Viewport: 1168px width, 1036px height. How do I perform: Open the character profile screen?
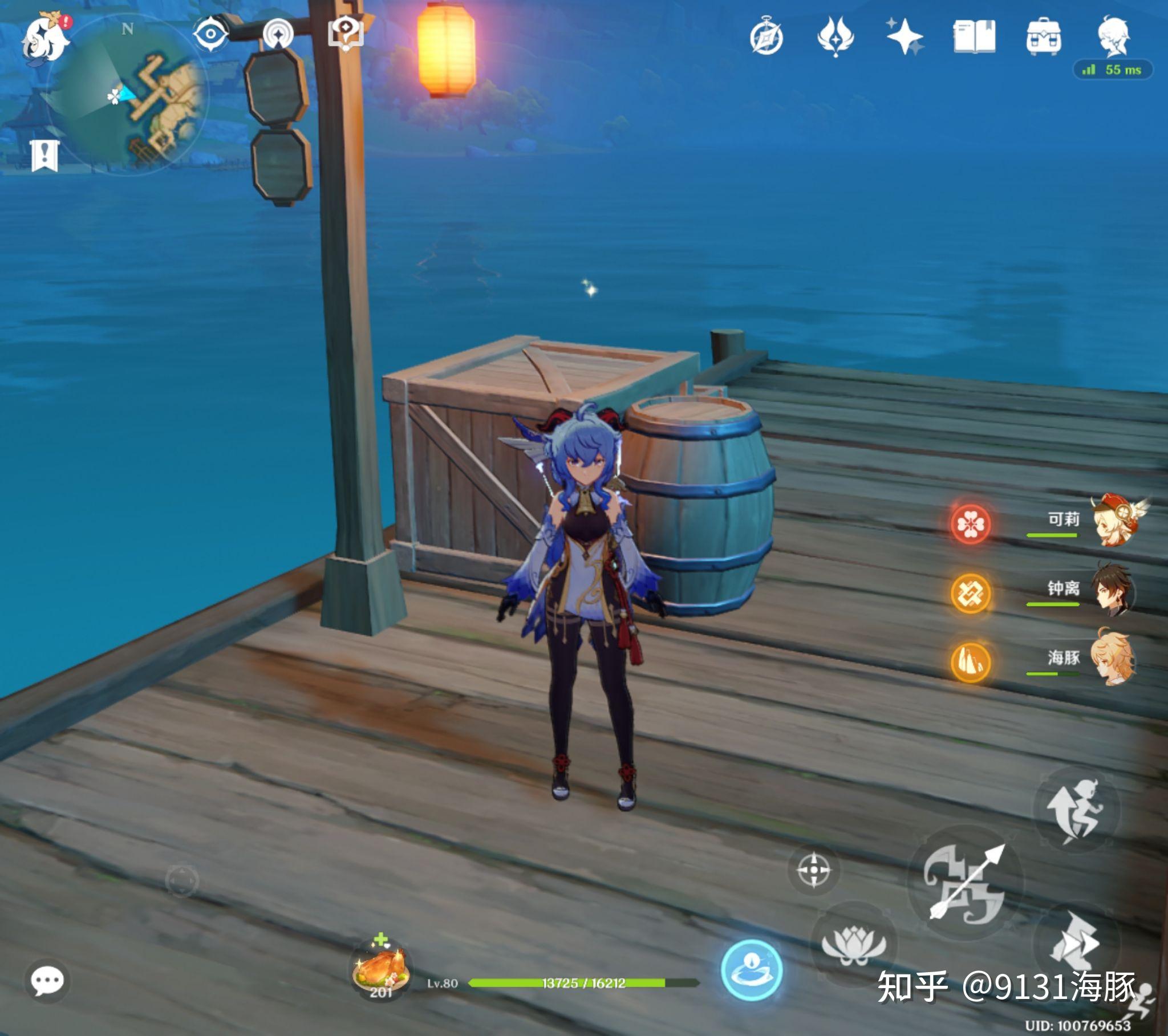[x=1113, y=36]
